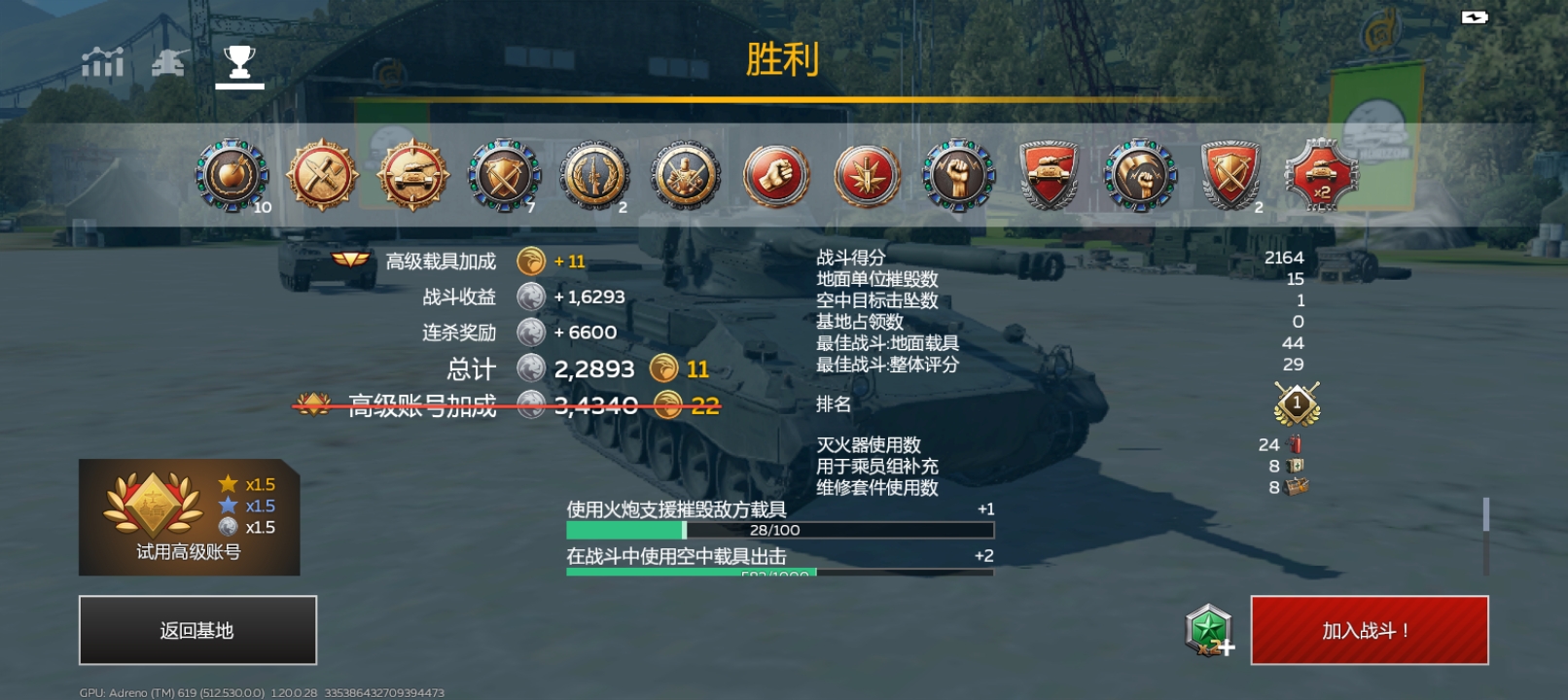Click the 返回基地 button
Viewport: 1568px width, 700px height.
click(197, 629)
